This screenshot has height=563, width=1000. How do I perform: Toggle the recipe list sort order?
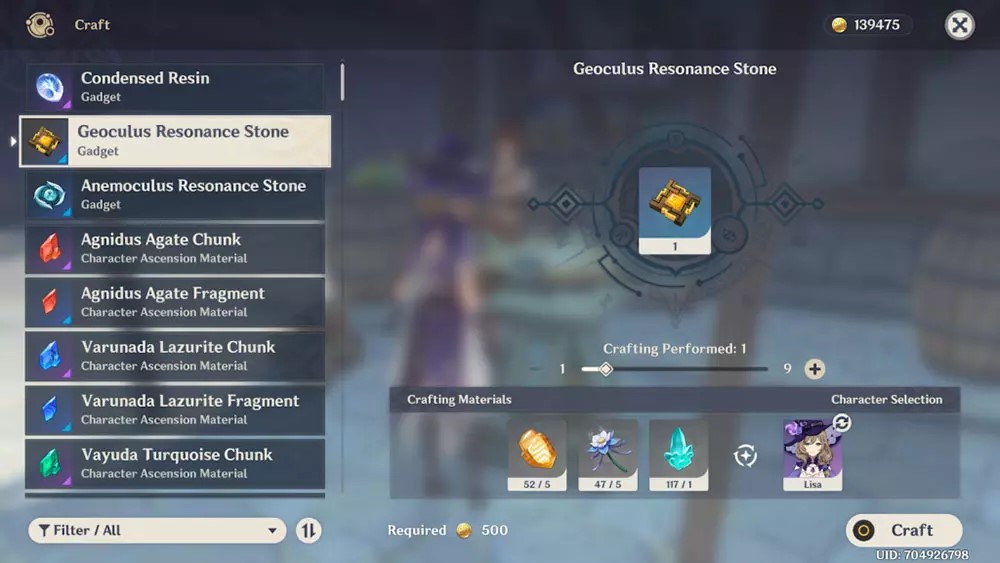309,530
